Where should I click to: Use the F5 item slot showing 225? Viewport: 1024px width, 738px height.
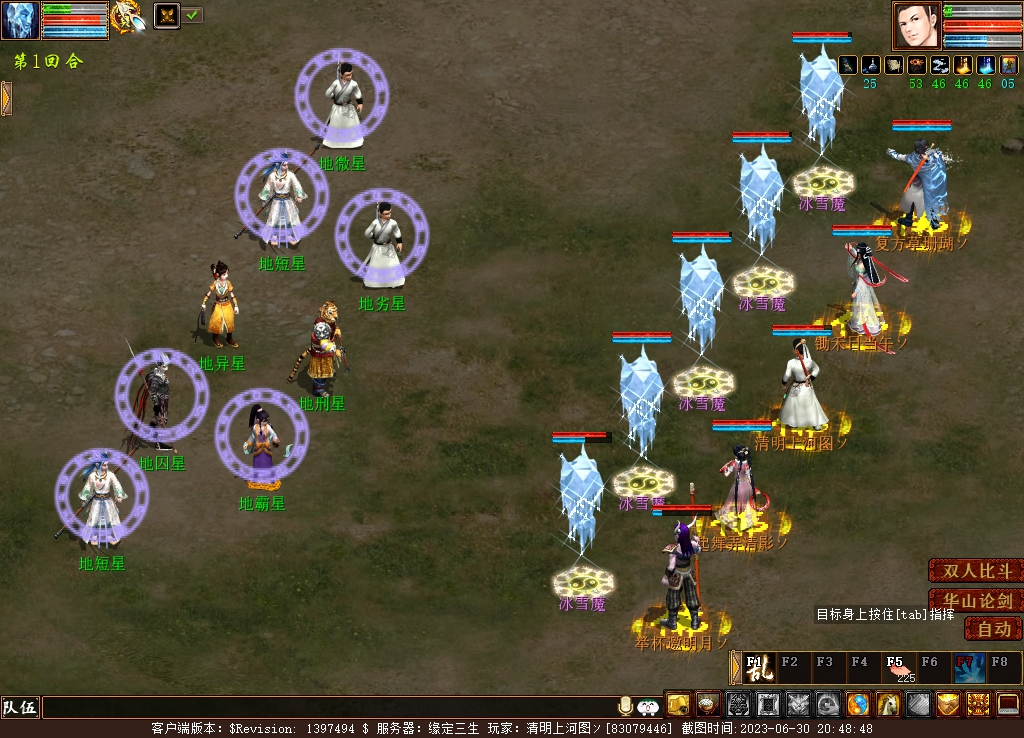tap(897, 667)
